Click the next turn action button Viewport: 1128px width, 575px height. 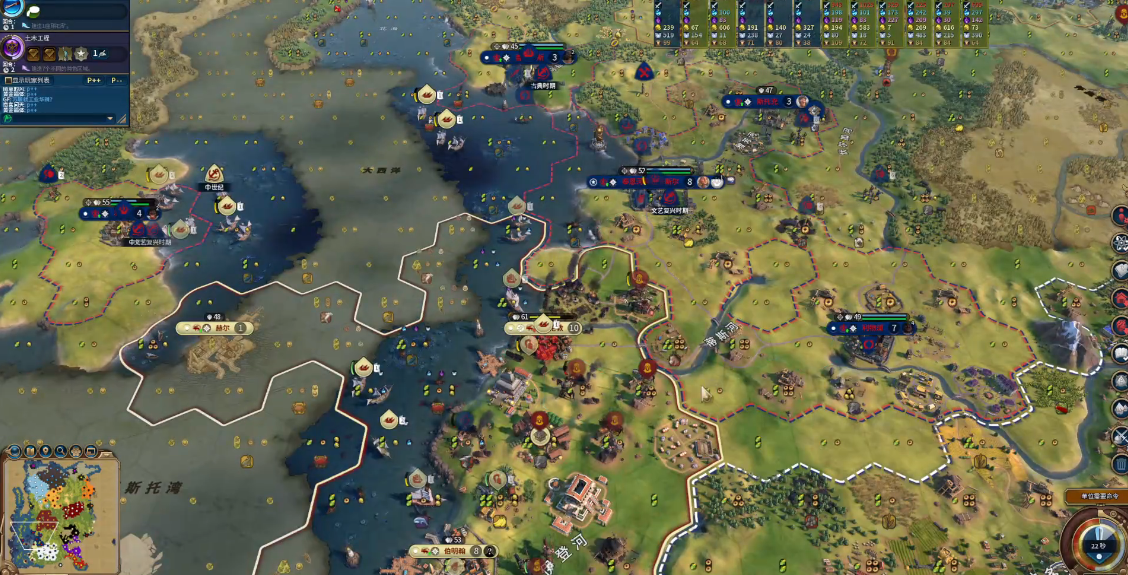coord(1100,540)
